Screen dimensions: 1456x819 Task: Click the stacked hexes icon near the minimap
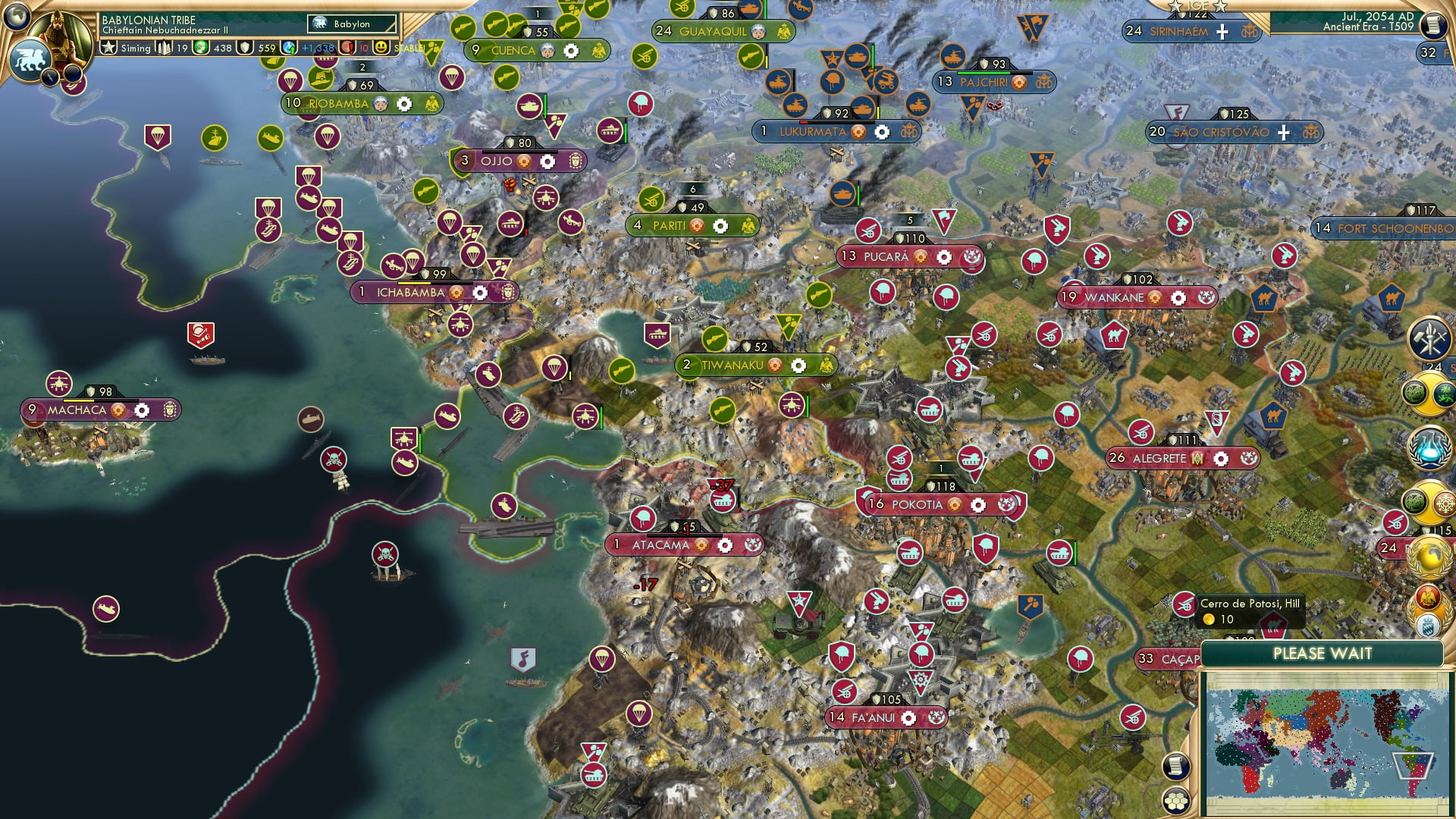tap(1175, 801)
